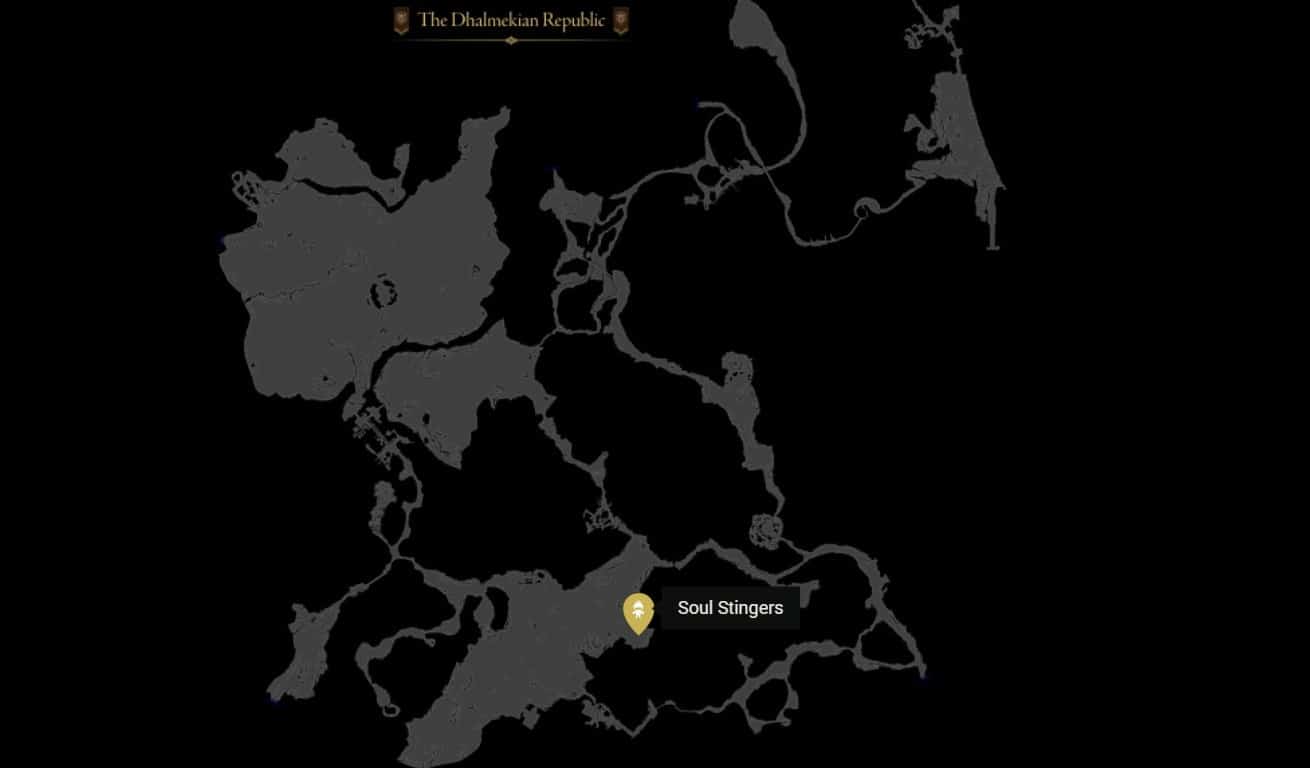Select the Soul Stingers map marker pin

coord(639,612)
